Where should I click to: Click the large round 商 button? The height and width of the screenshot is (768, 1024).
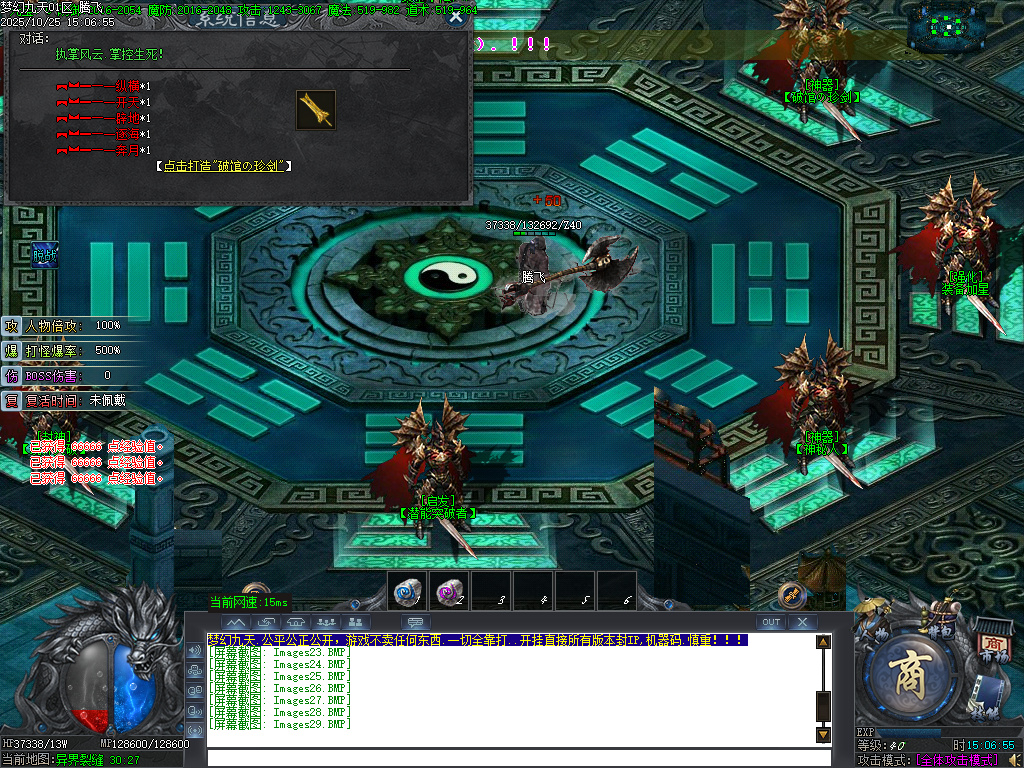[x=910, y=676]
